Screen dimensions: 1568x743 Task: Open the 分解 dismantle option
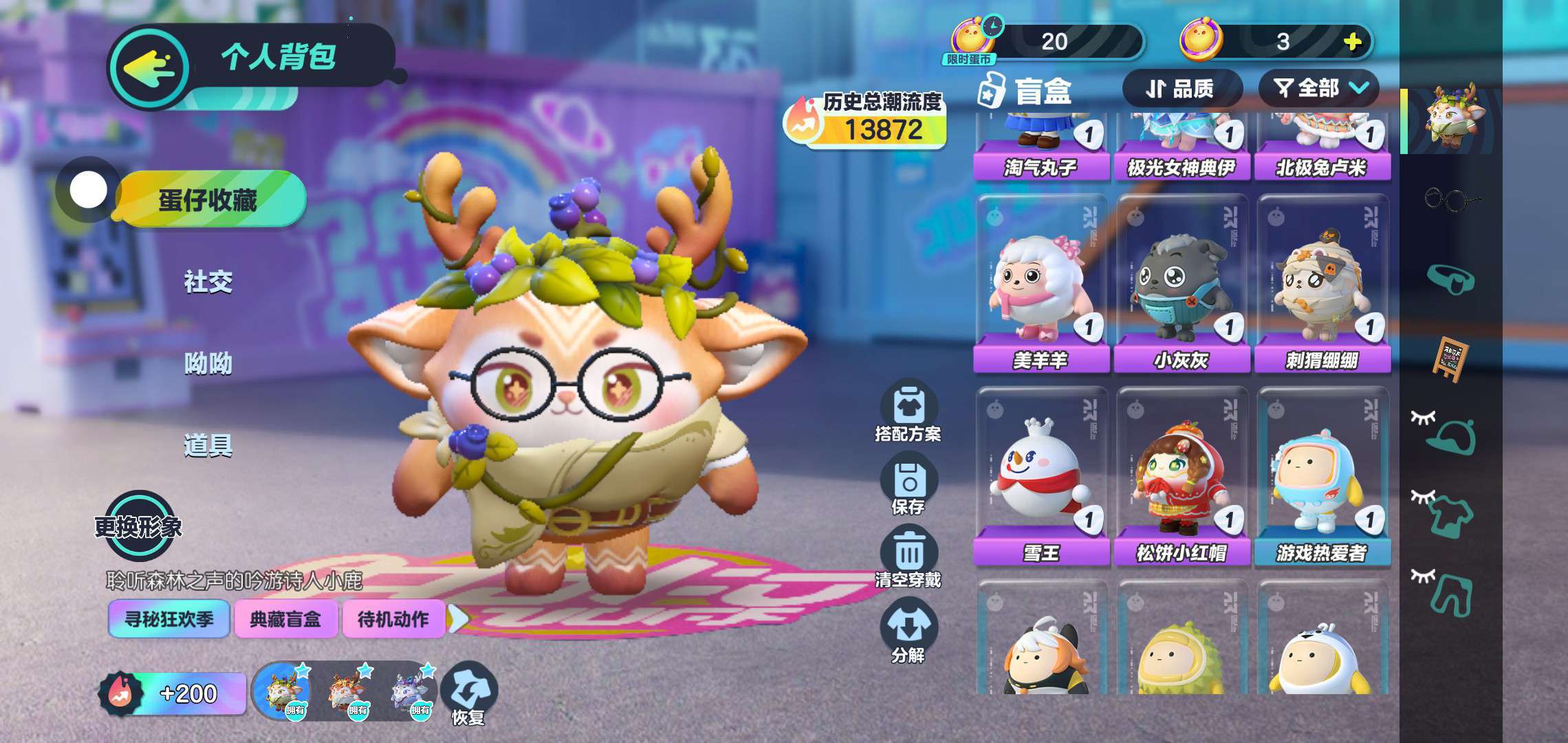pyautogui.click(x=908, y=632)
